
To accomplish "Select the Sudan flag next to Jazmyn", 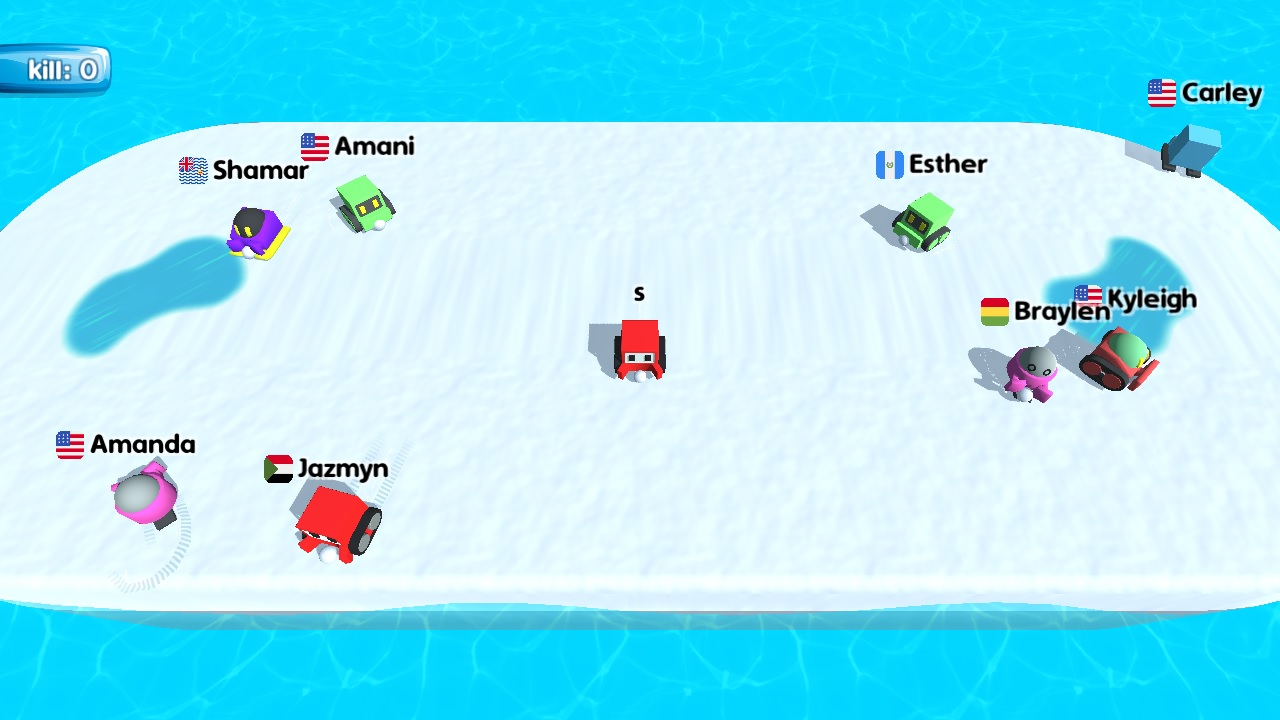I will click(277, 468).
